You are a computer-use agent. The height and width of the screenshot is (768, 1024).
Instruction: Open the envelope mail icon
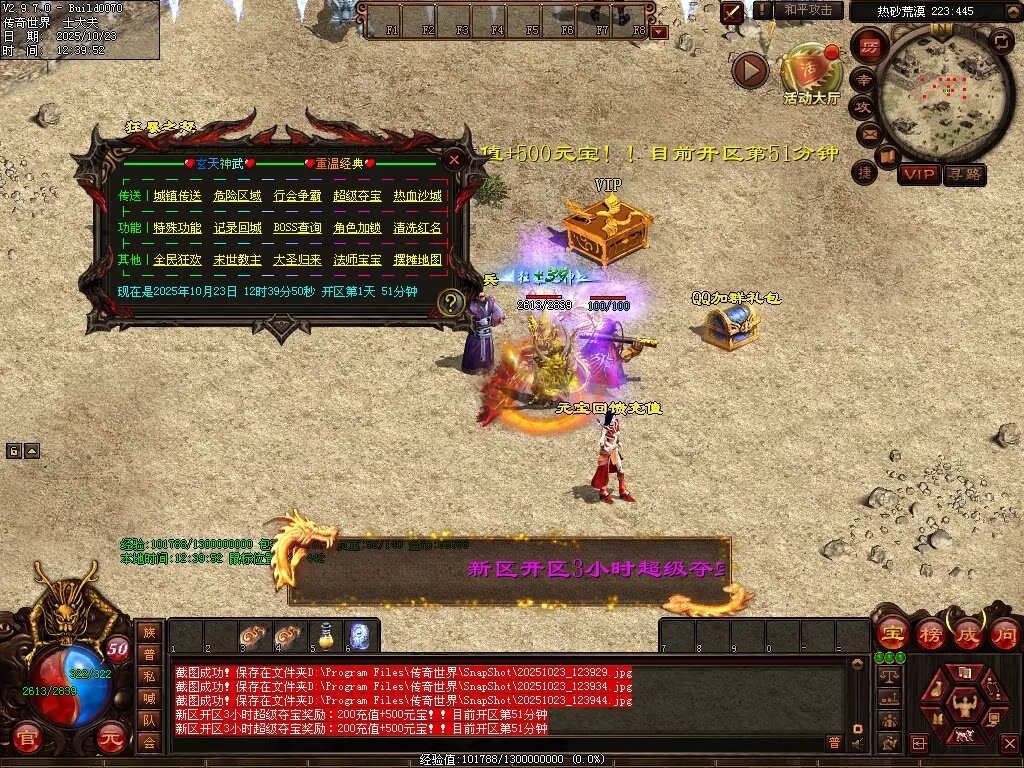[866, 133]
